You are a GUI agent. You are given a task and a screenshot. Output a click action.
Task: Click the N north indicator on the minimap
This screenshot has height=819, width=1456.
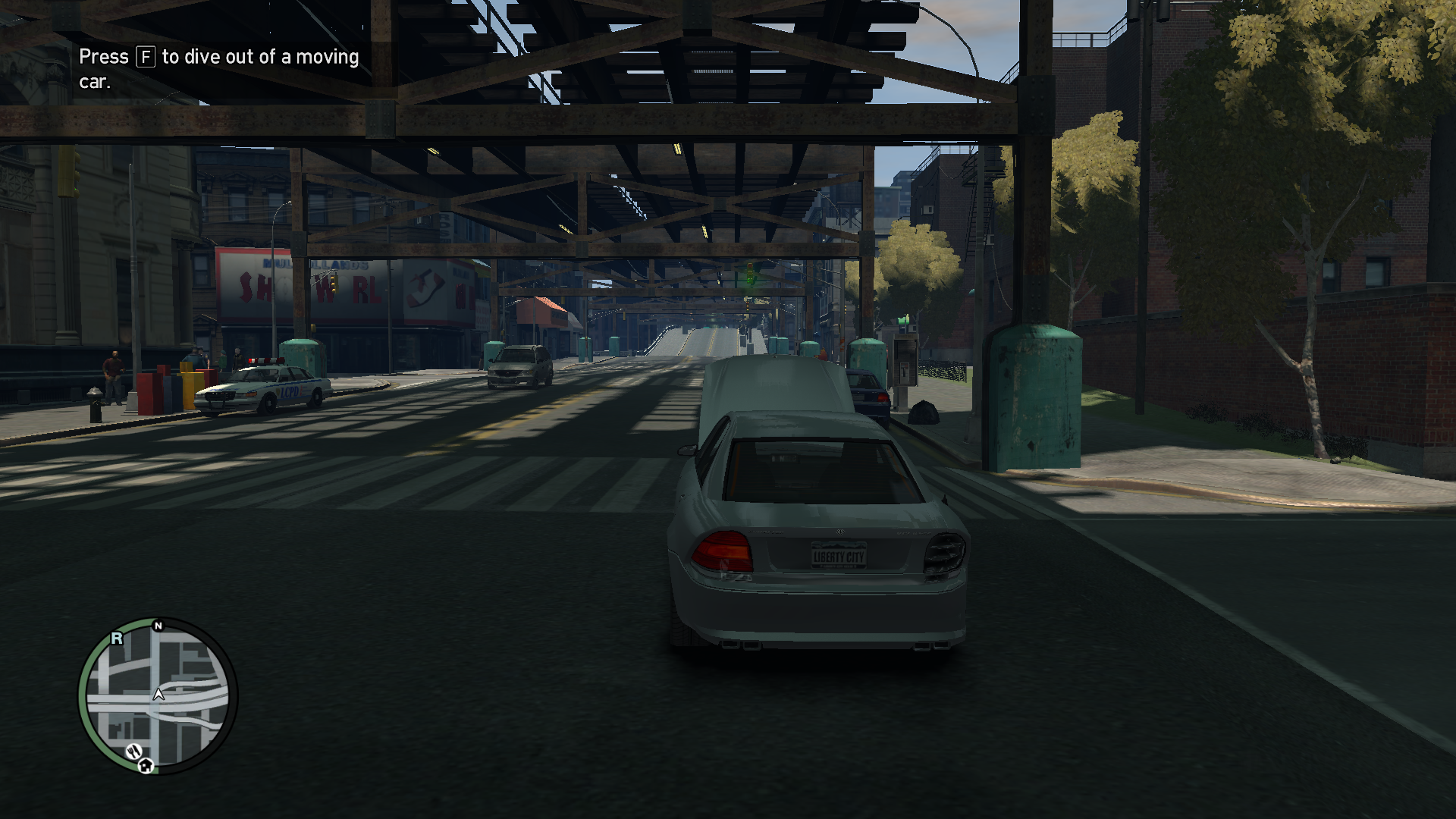158,626
